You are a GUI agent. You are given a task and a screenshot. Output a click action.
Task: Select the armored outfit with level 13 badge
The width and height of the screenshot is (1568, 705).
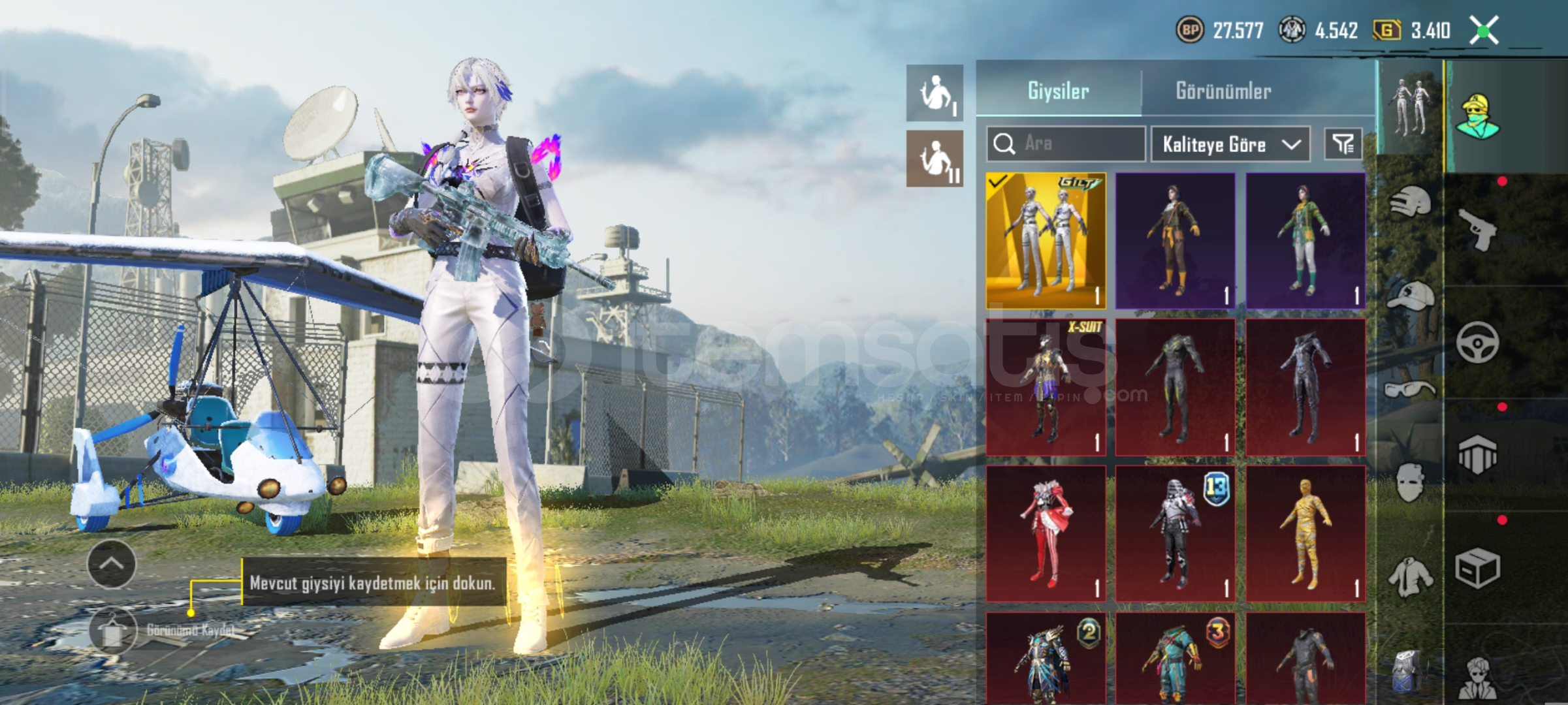click(x=1175, y=533)
